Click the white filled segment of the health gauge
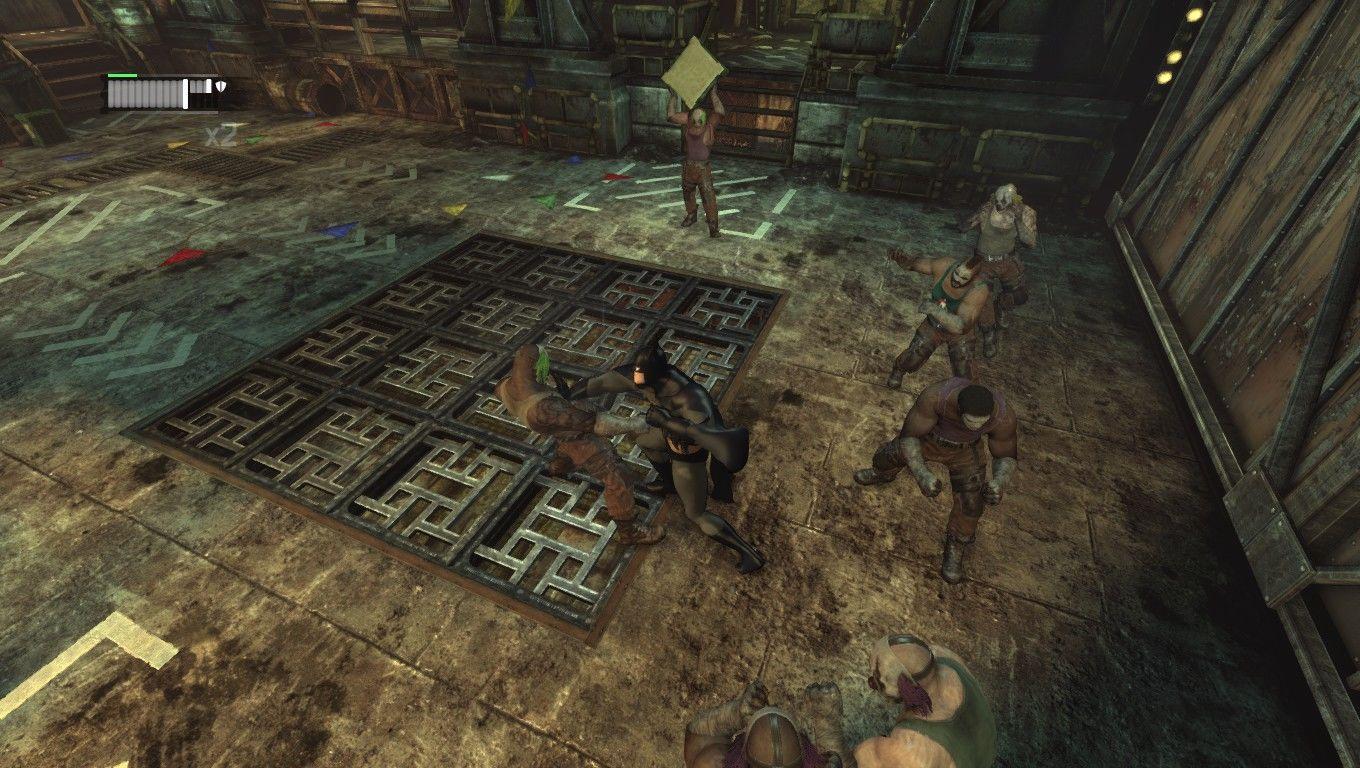 click(186, 94)
